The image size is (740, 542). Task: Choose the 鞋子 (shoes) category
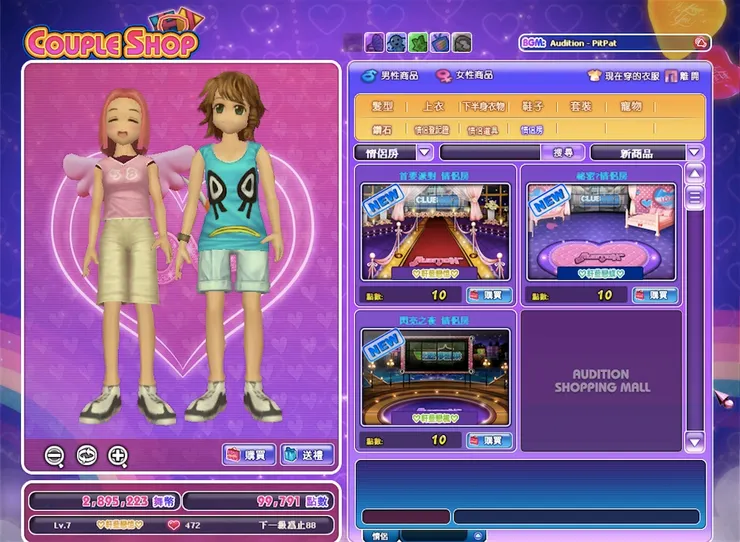point(532,105)
